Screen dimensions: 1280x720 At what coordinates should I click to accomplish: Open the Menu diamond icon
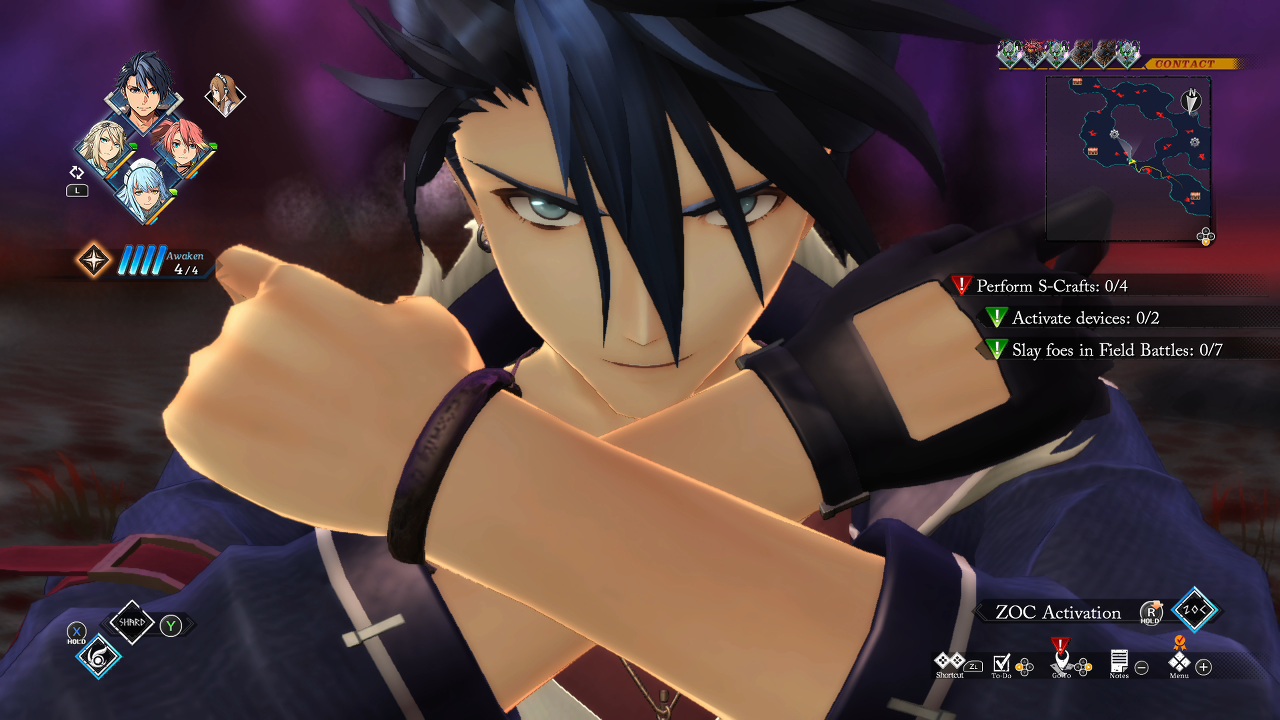(1179, 663)
